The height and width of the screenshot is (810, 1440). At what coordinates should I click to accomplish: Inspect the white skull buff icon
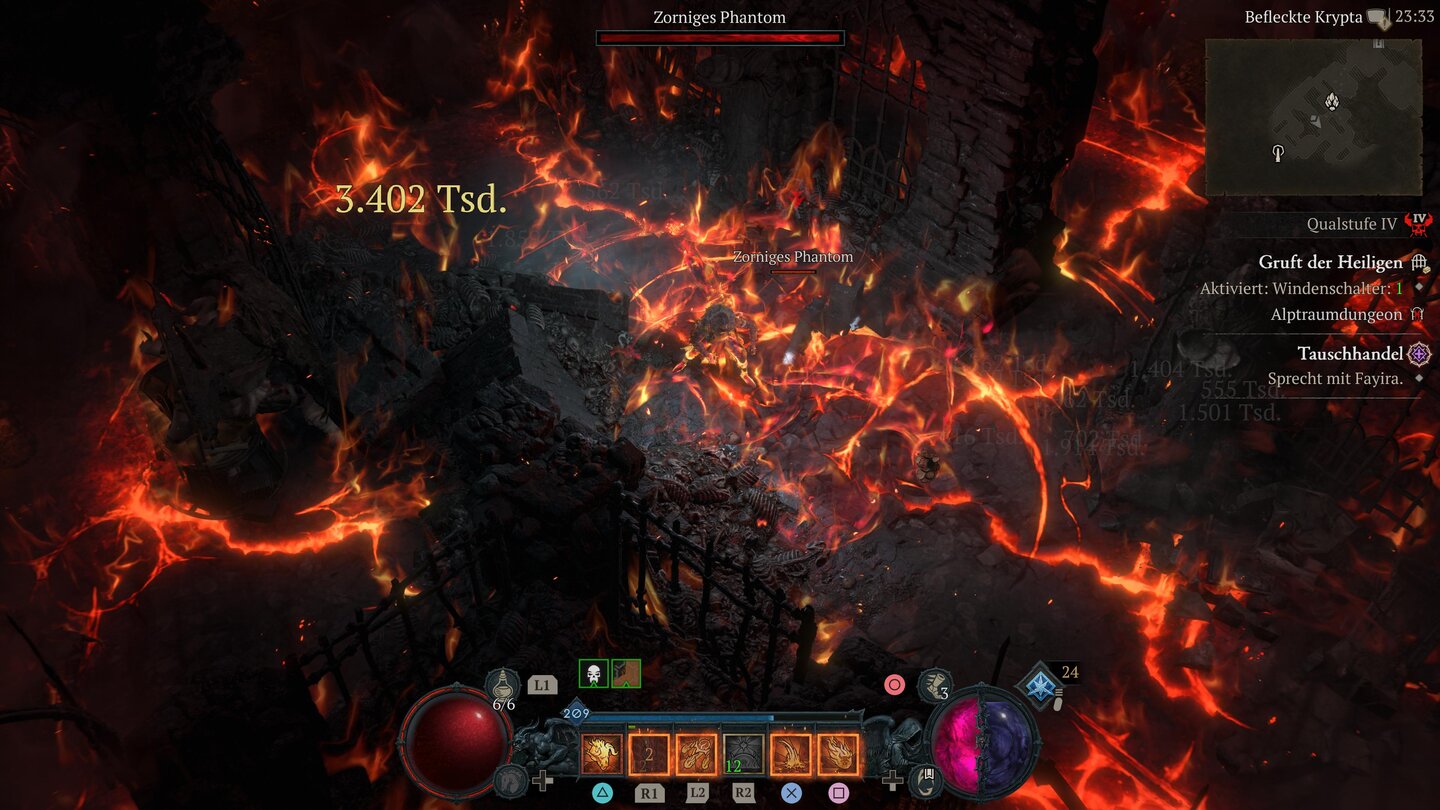point(593,674)
